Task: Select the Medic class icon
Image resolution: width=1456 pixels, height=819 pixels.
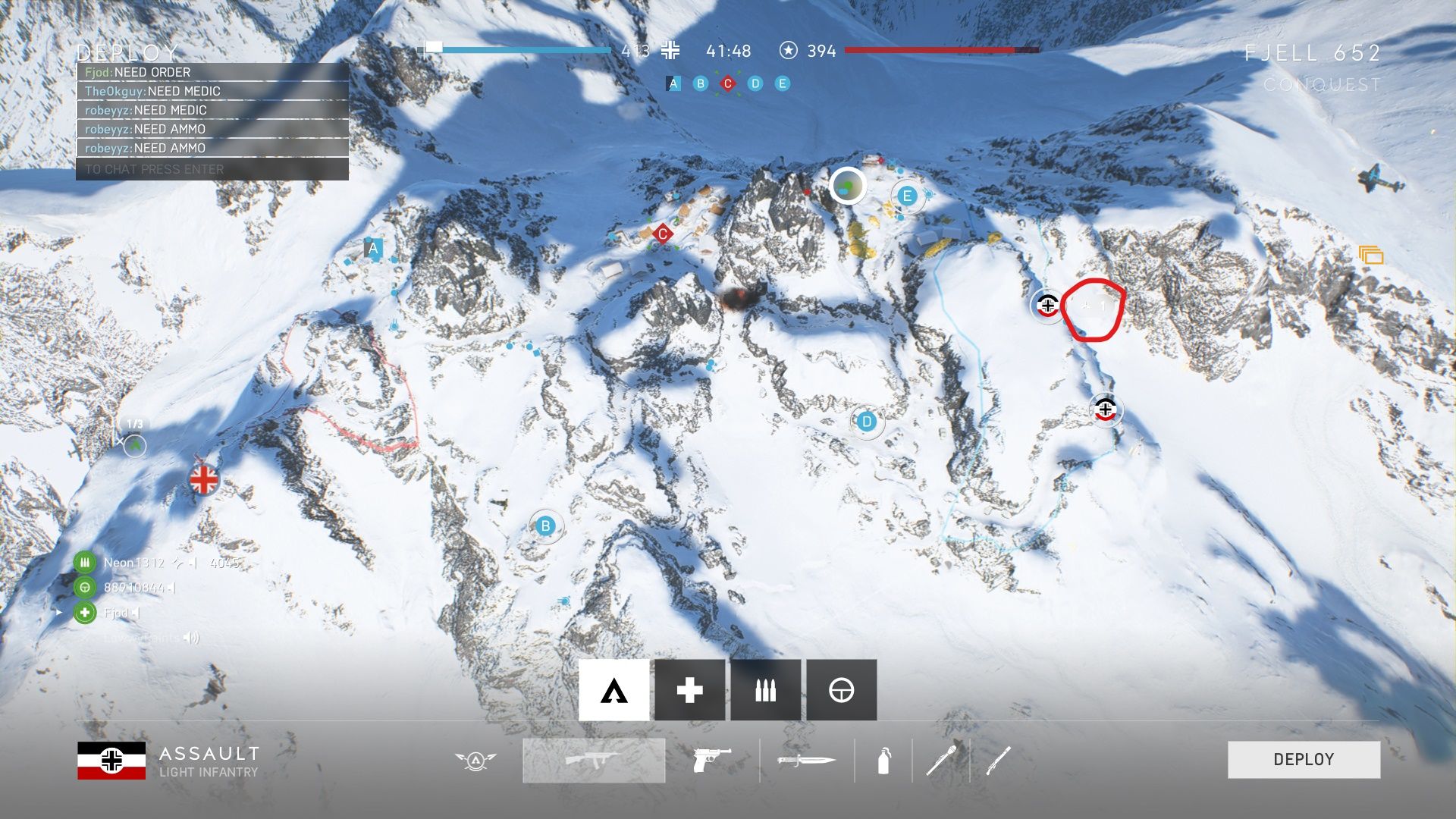Action: pos(689,689)
